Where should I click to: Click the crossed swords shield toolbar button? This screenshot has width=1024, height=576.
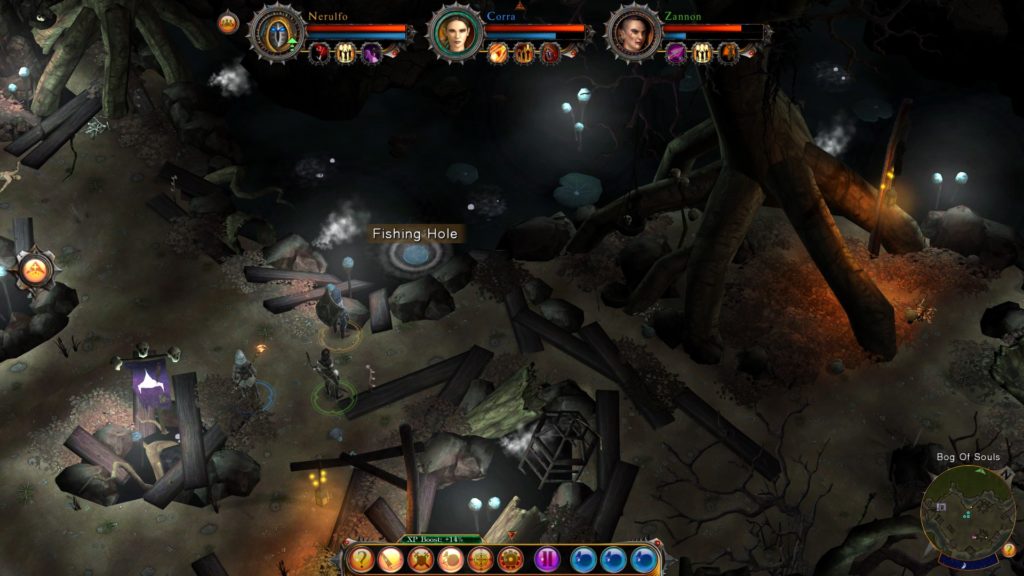422,560
